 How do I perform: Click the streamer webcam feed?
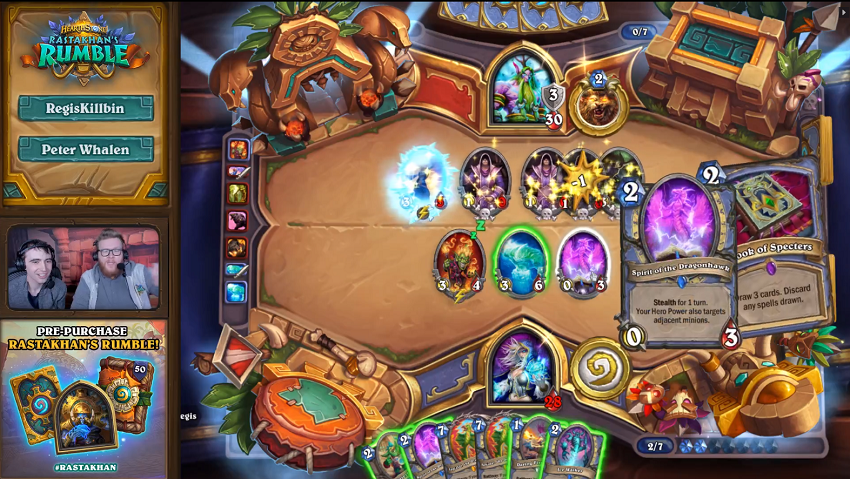click(84, 267)
